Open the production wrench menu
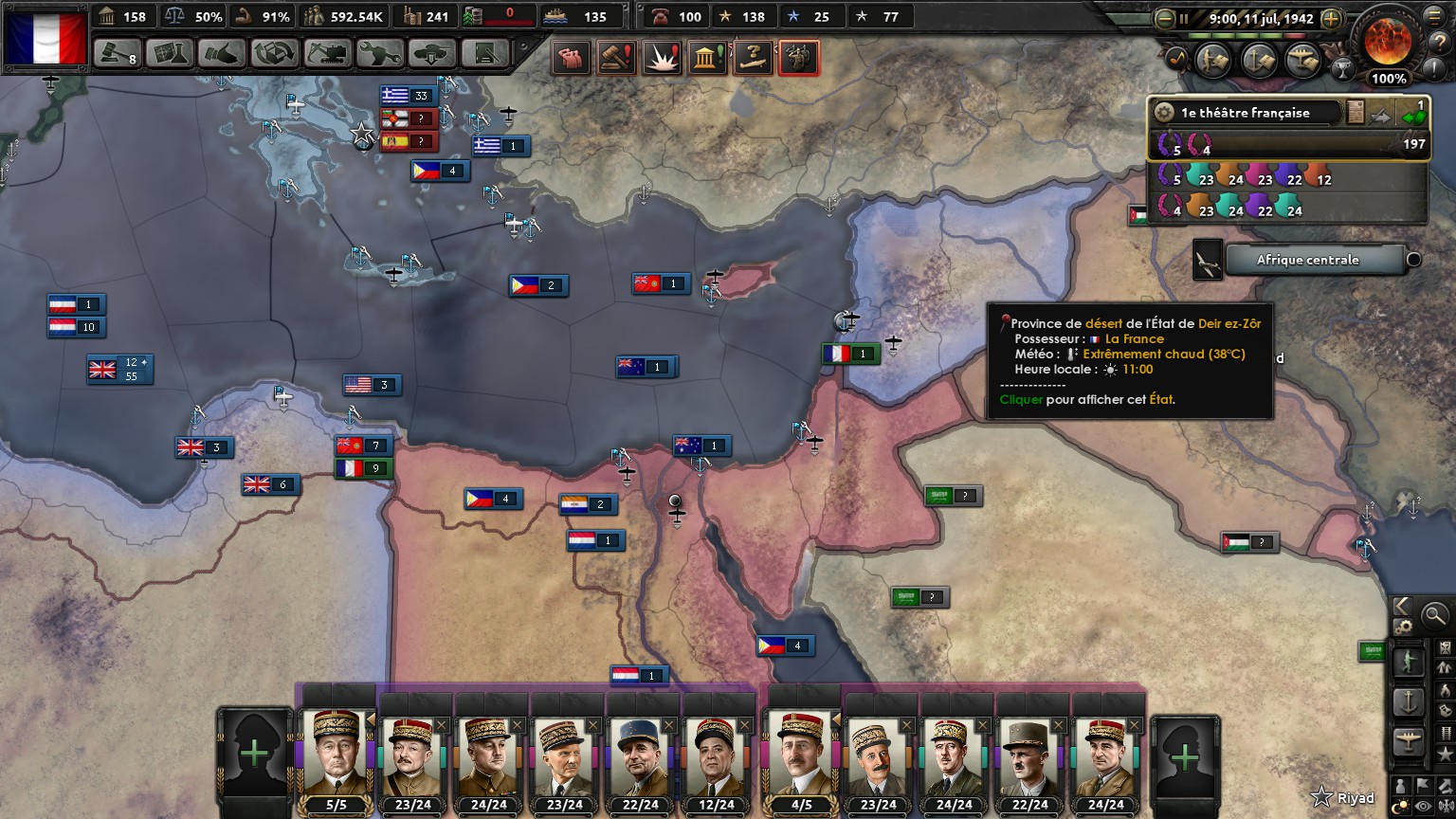Image resolution: width=1456 pixels, height=819 pixels. pos(380,53)
